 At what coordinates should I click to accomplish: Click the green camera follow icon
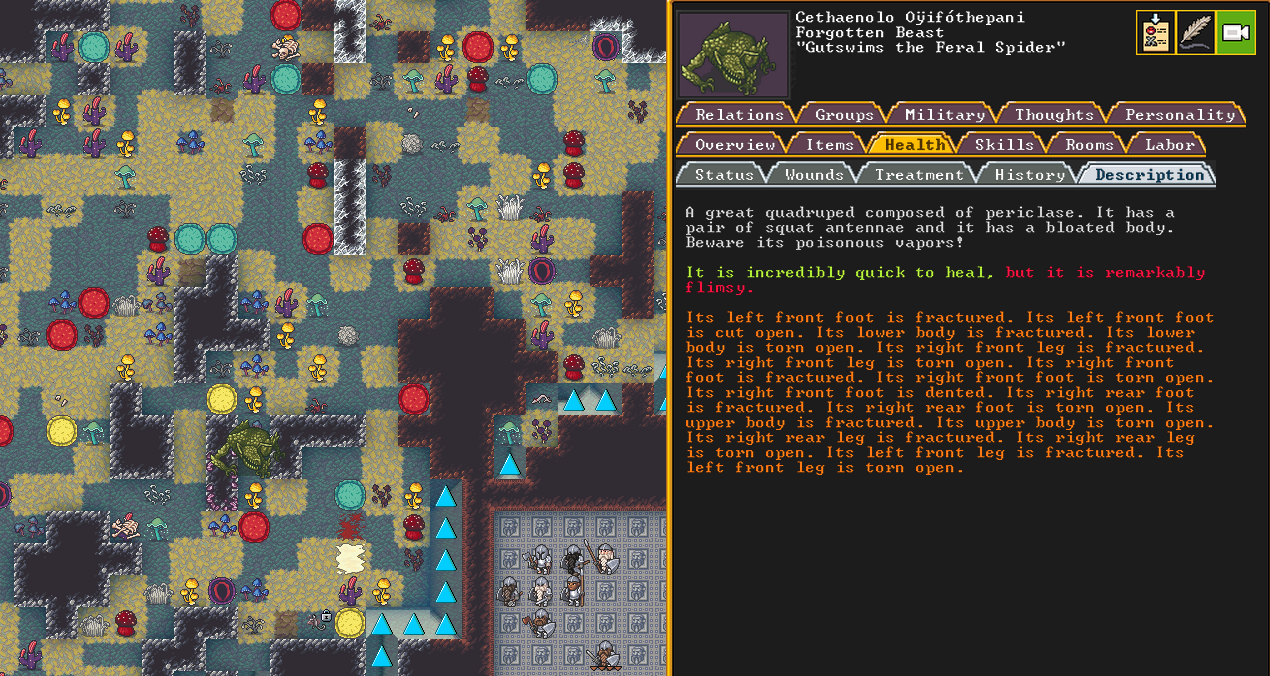1236,33
